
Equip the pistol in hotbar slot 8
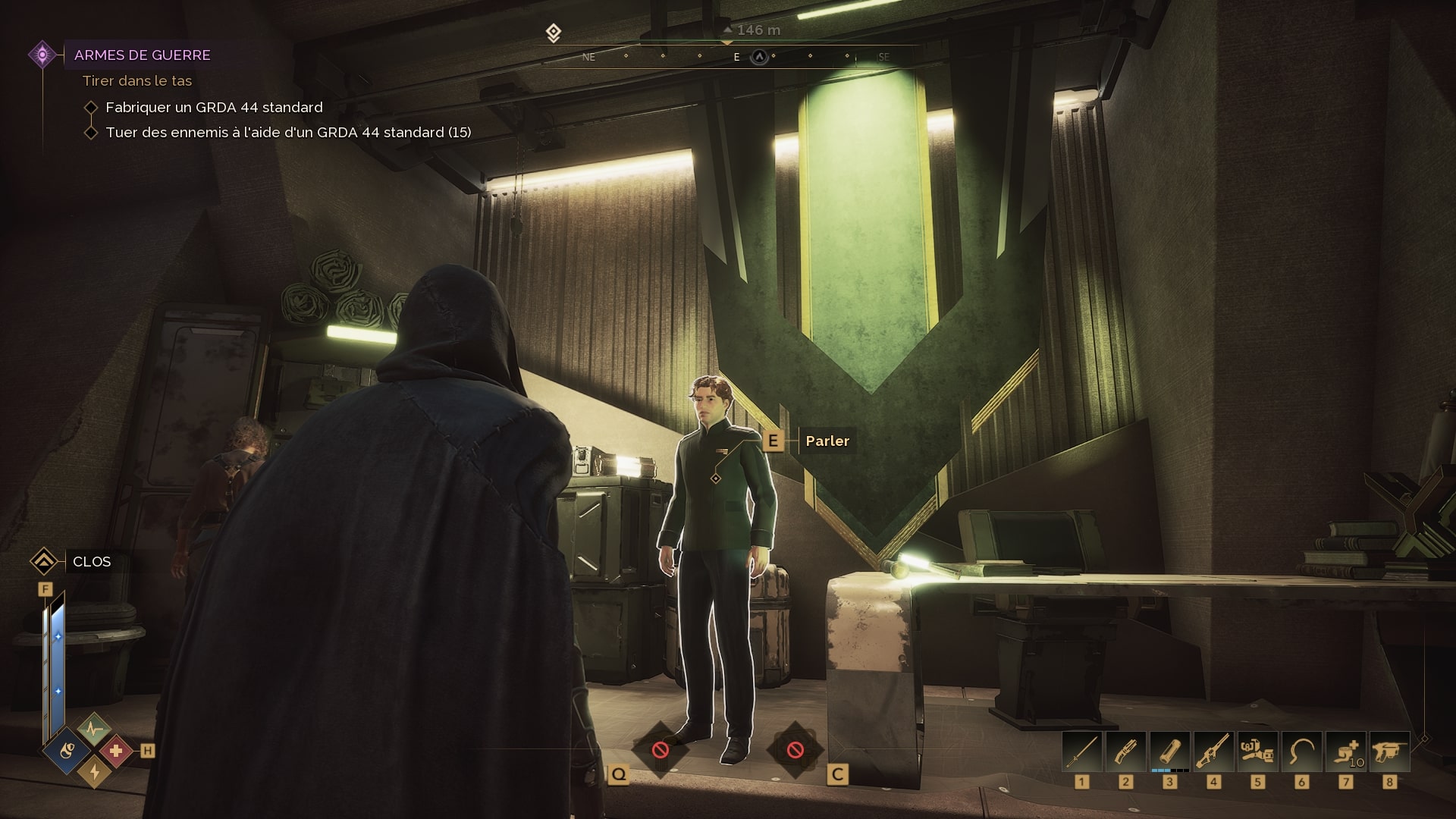coord(1389,752)
